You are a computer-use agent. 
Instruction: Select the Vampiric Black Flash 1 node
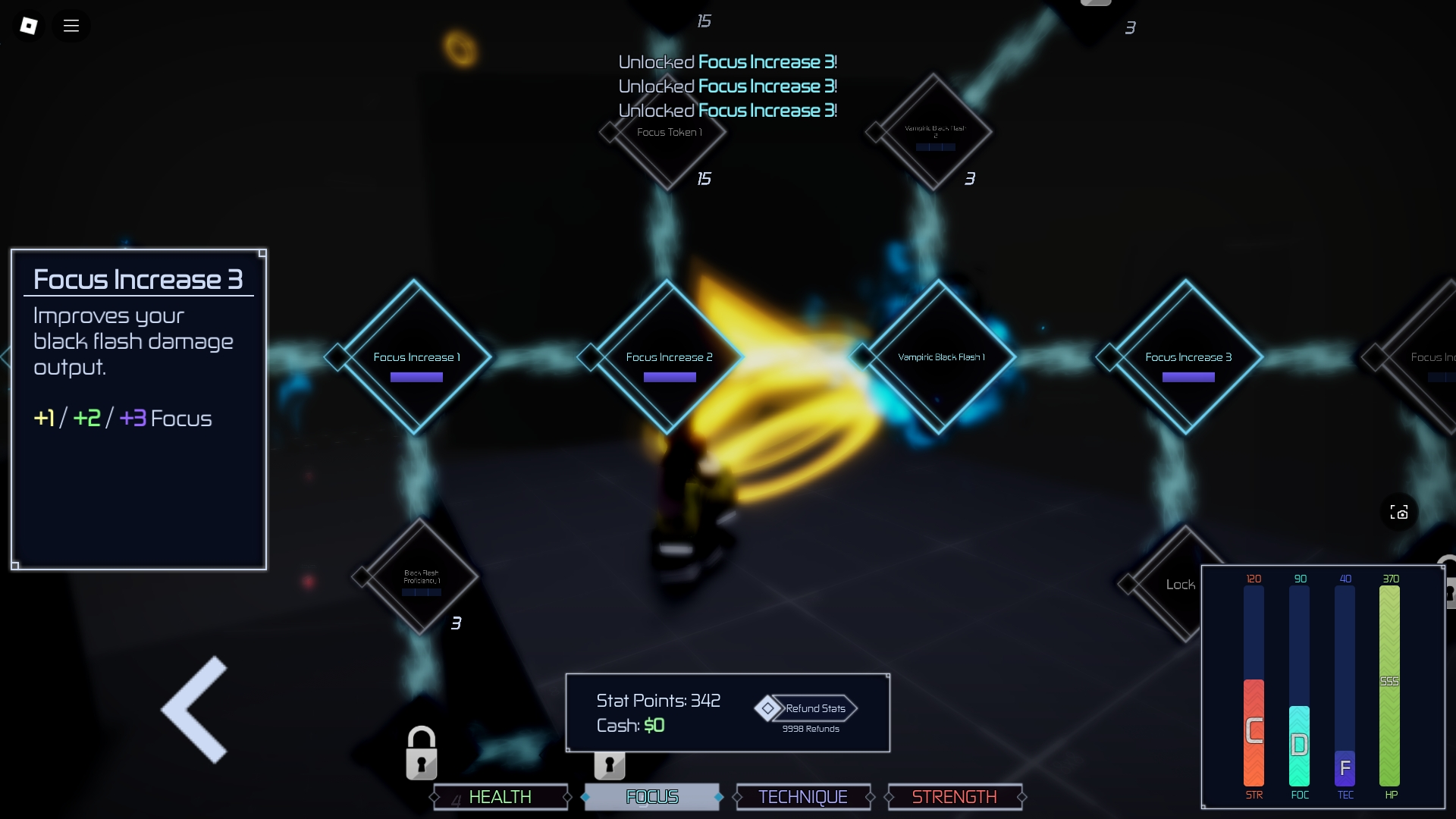tap(940, 356)
